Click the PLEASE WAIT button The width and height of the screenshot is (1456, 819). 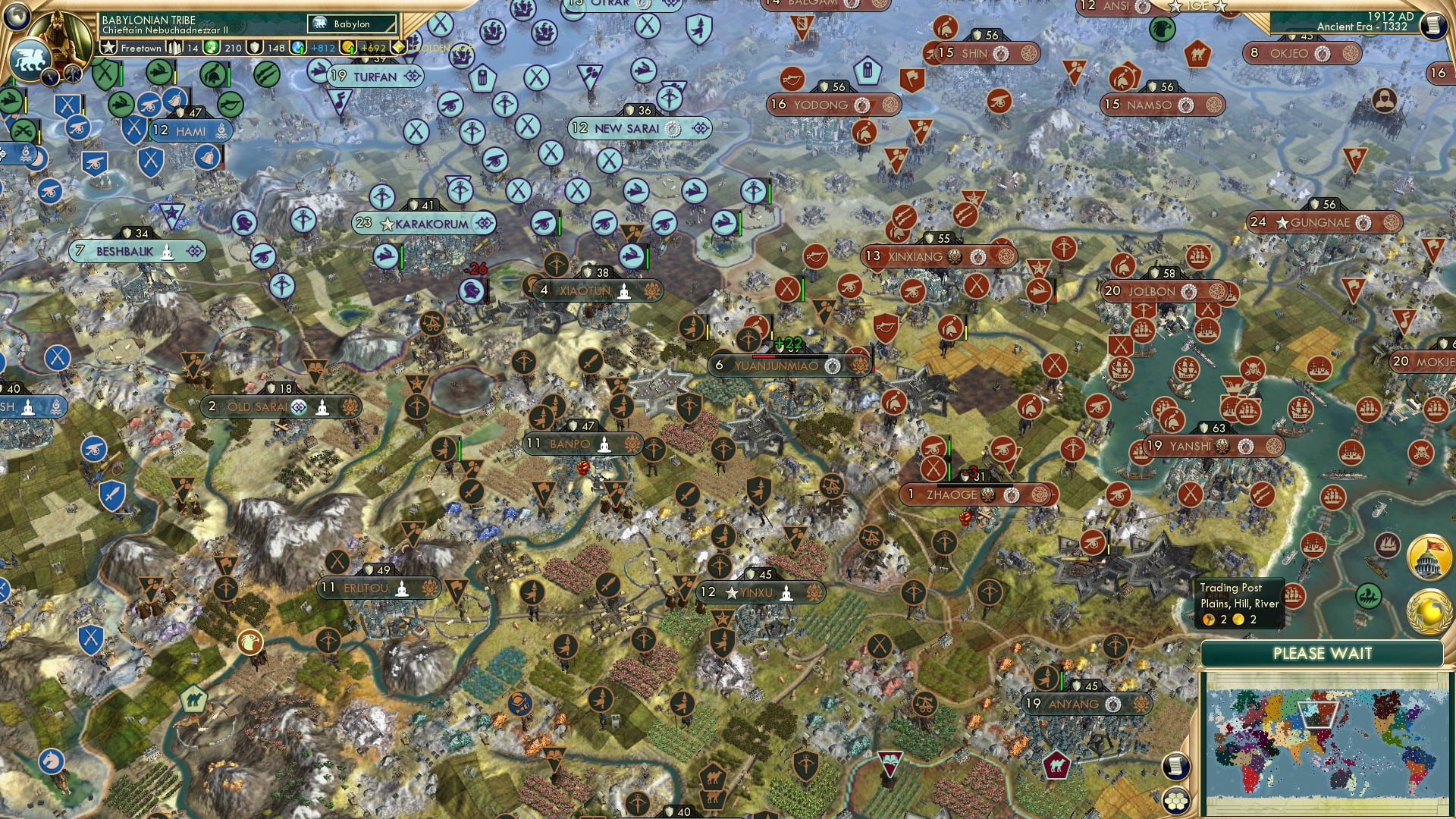[x=1321, y=652]
